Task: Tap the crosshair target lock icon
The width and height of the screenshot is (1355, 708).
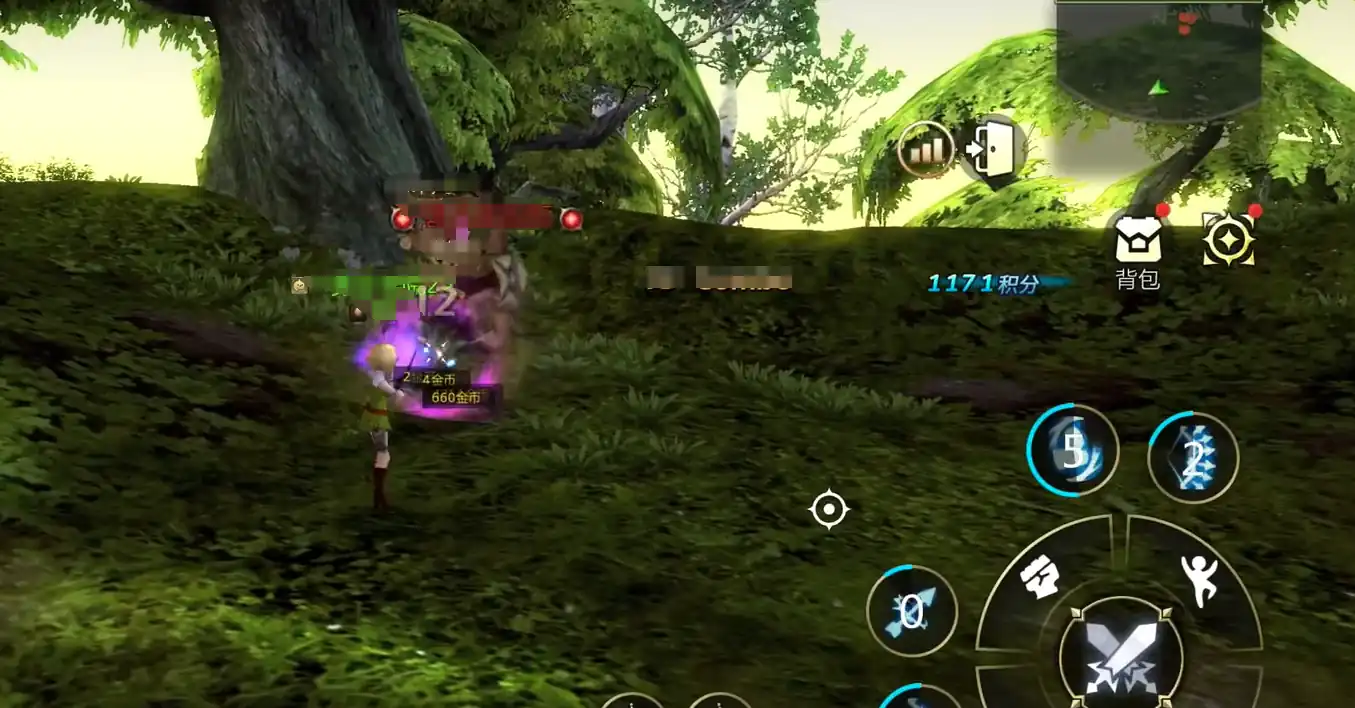Action: (x=828, y=510)
